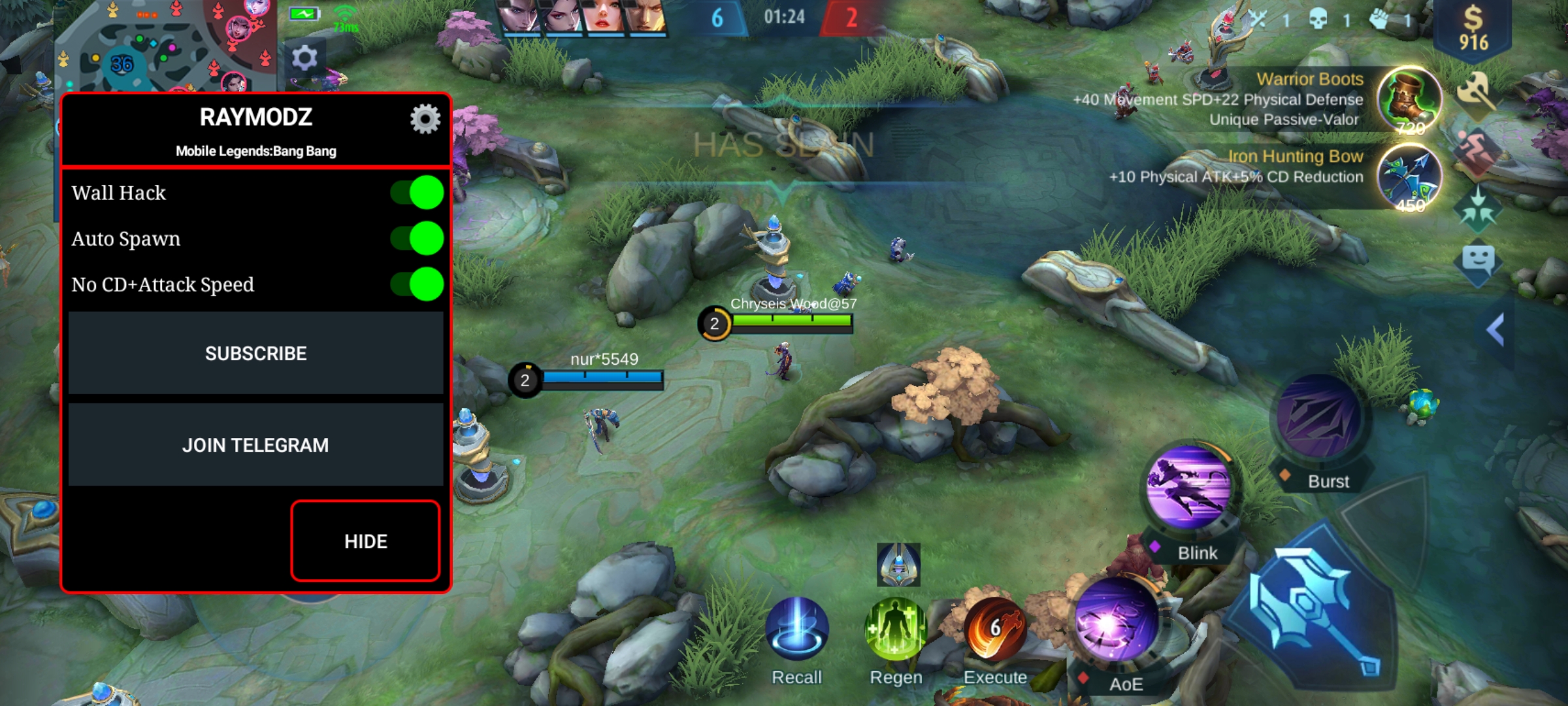Viewport: 1568px width, 706px height.
Task: Use the Blink skill
Action: point(1189,487)
